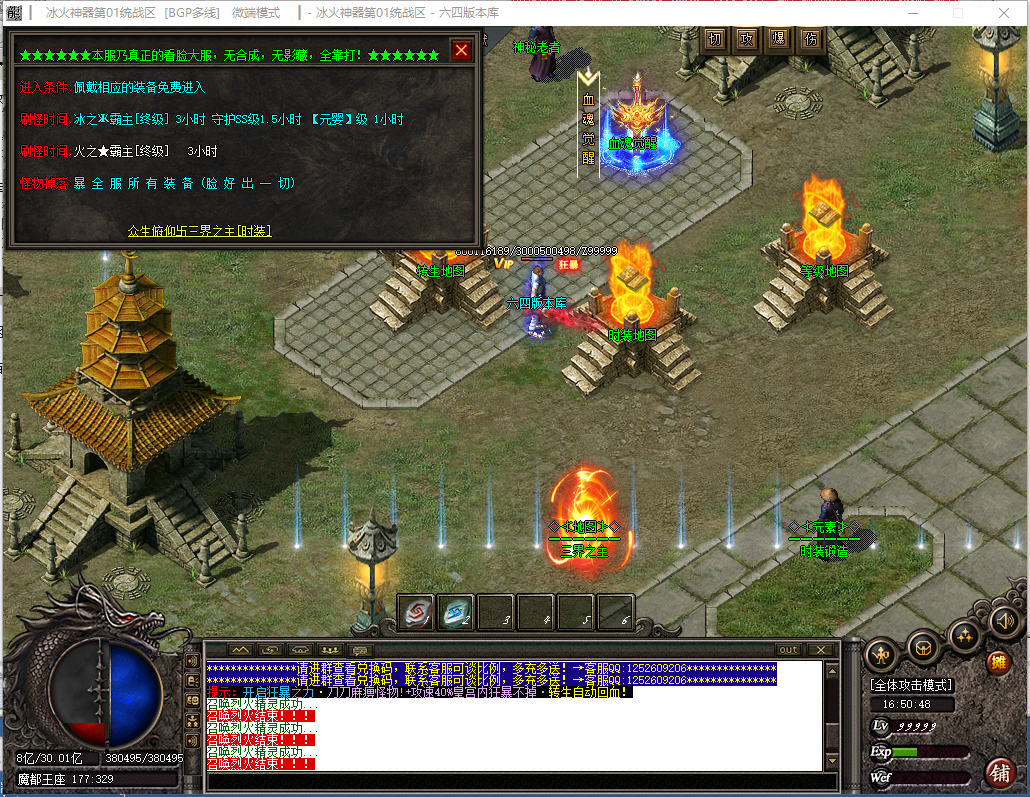Image resolution: width=1030 pixels, height=797 pixels.
Task: Open the 摊 stall button
Action: 998,662
